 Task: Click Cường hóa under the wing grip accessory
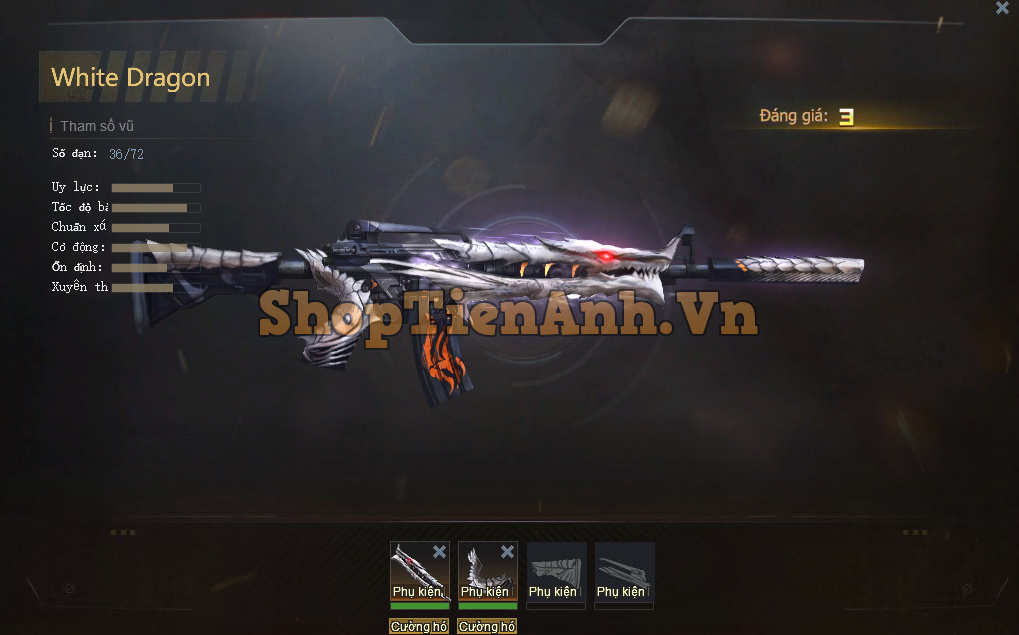pos(487,627)
